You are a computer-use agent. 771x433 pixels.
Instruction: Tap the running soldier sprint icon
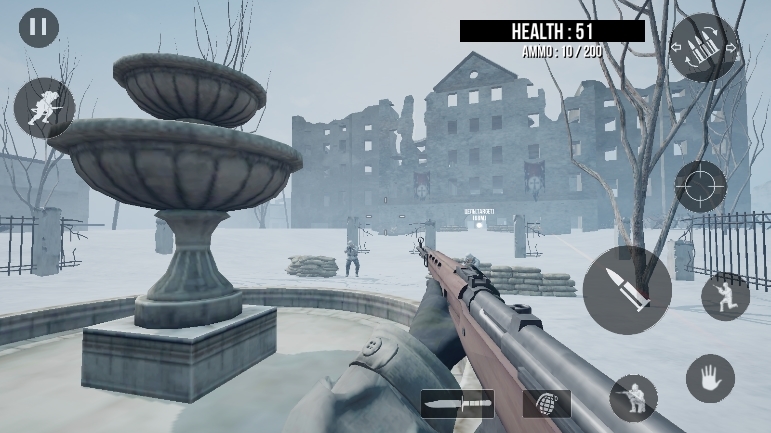coord(44,108)
